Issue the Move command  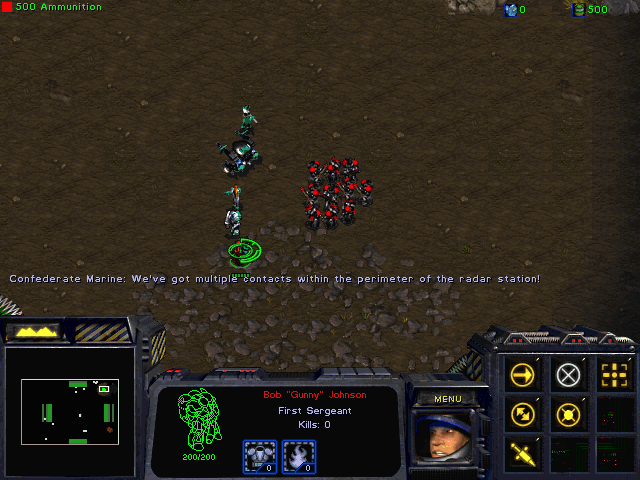522,375
